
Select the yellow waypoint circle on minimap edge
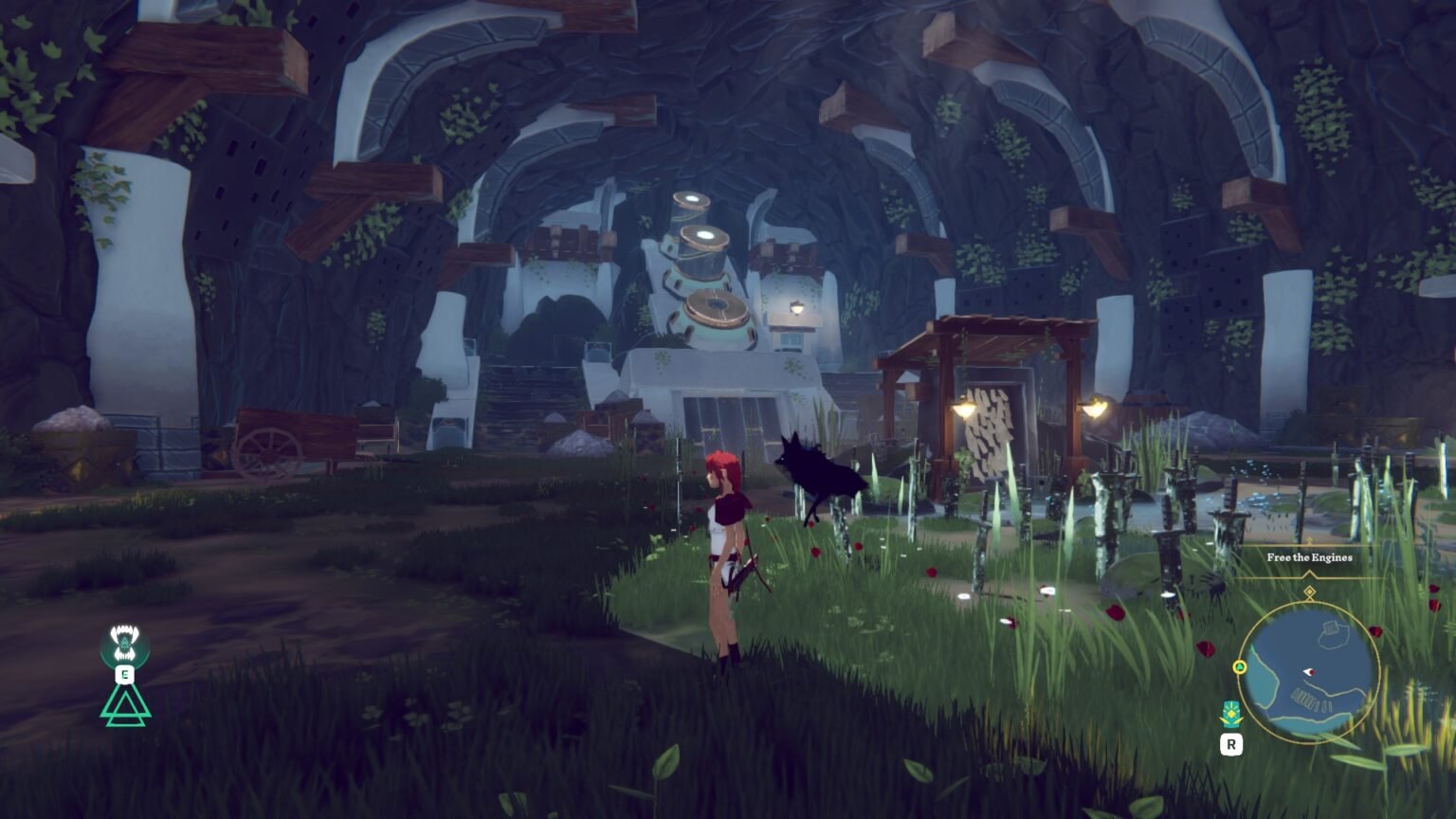click(1241, 667)
